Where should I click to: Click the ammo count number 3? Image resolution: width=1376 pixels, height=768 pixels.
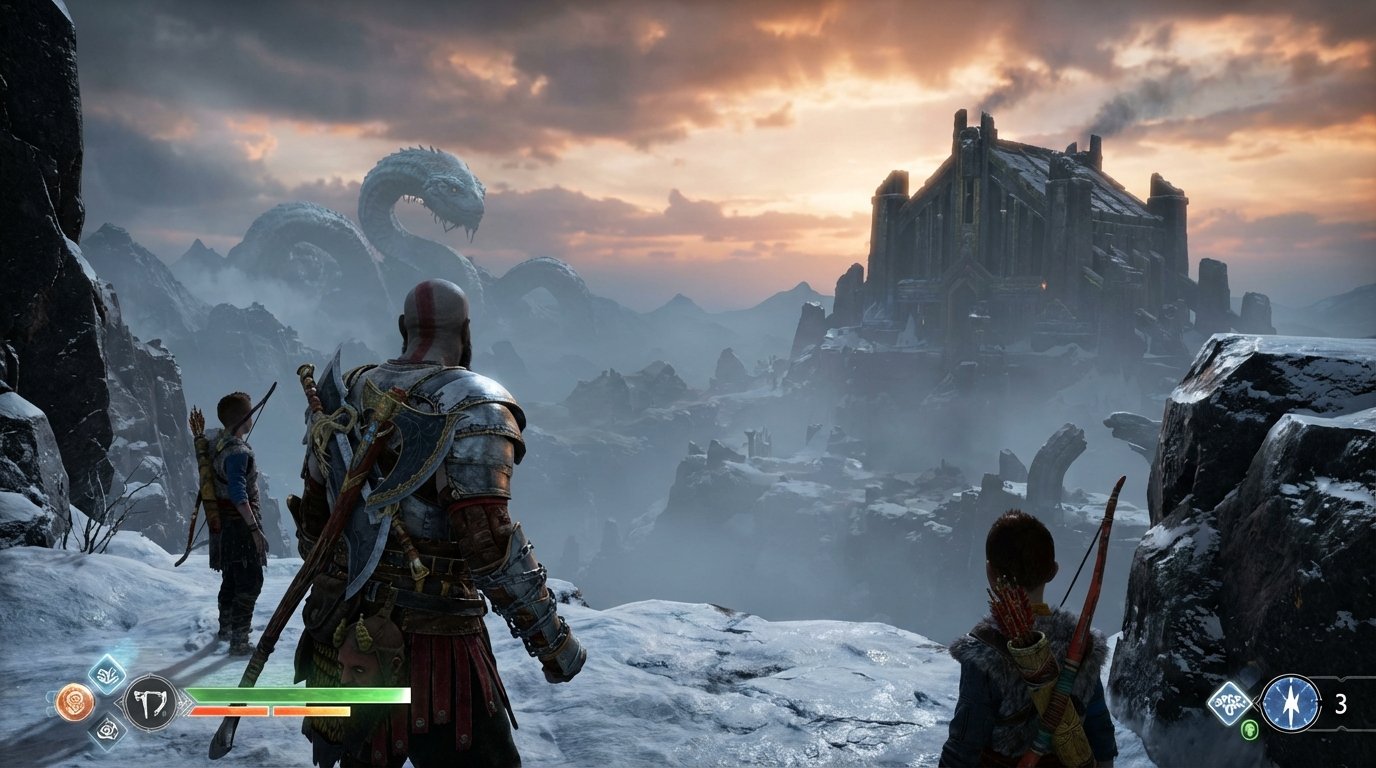click(1341, 703)
